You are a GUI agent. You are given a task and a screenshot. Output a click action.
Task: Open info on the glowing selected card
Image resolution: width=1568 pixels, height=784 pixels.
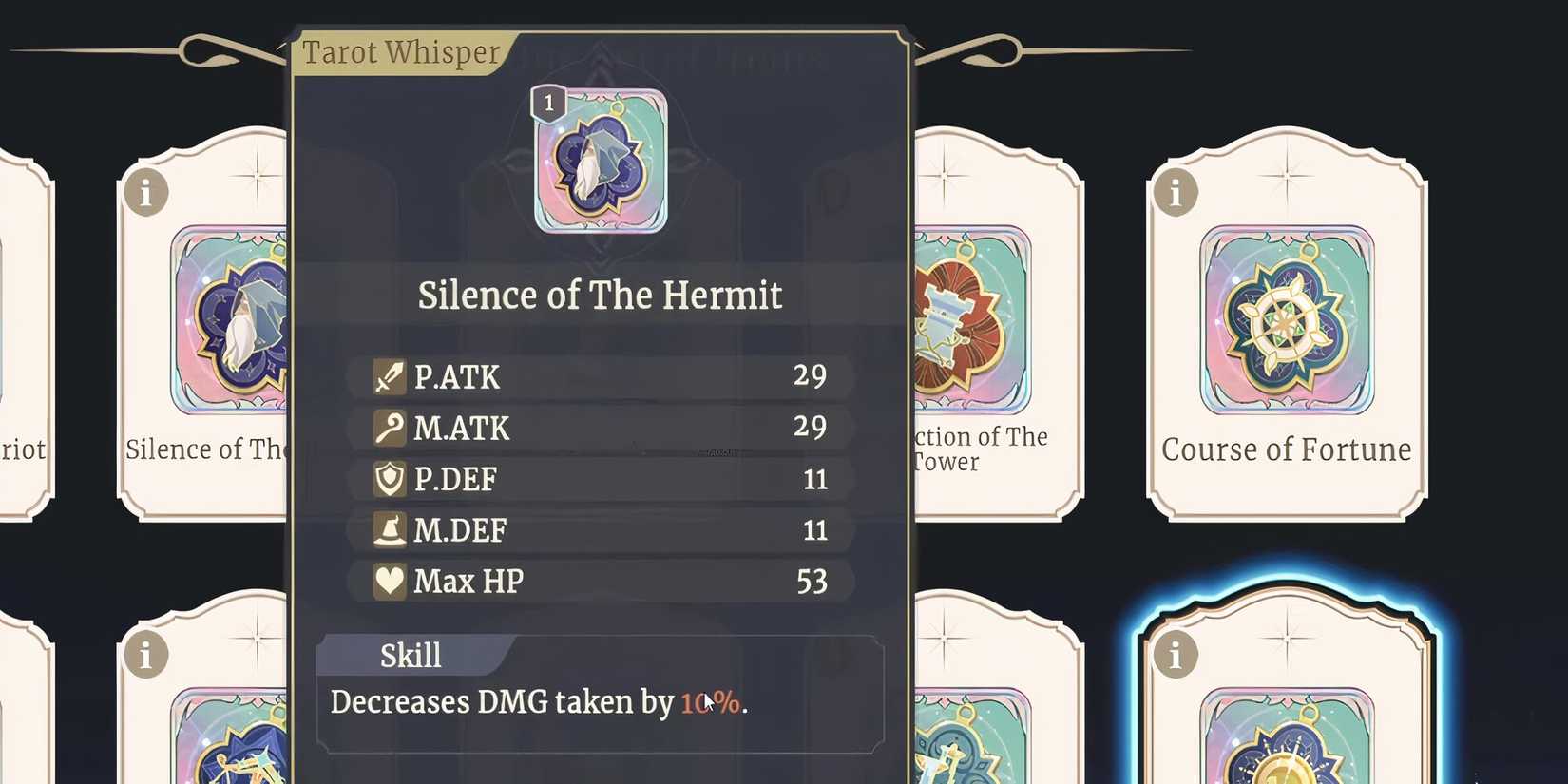(1176, 654)
